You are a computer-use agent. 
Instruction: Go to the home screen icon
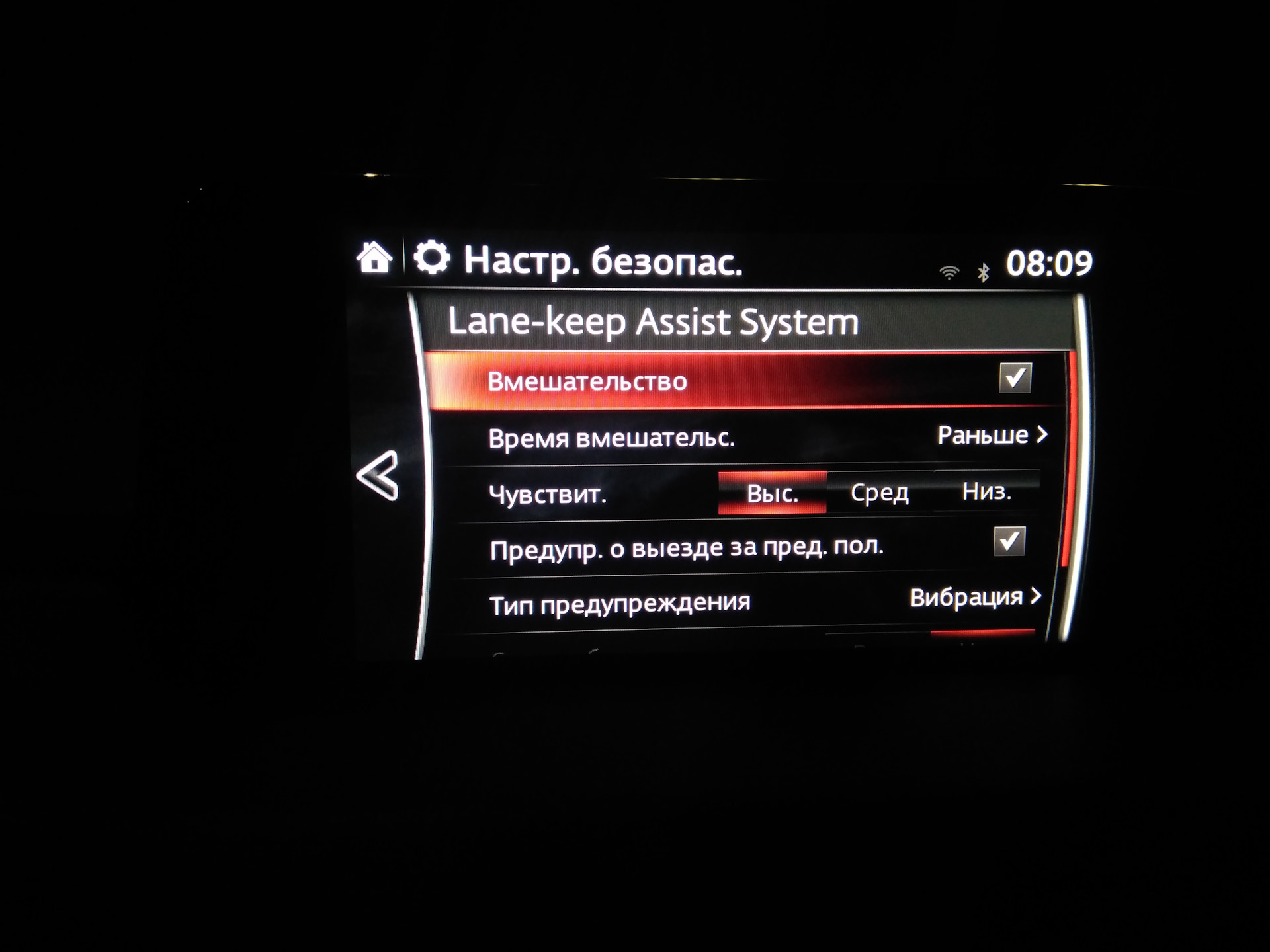(x=374, y=258)
